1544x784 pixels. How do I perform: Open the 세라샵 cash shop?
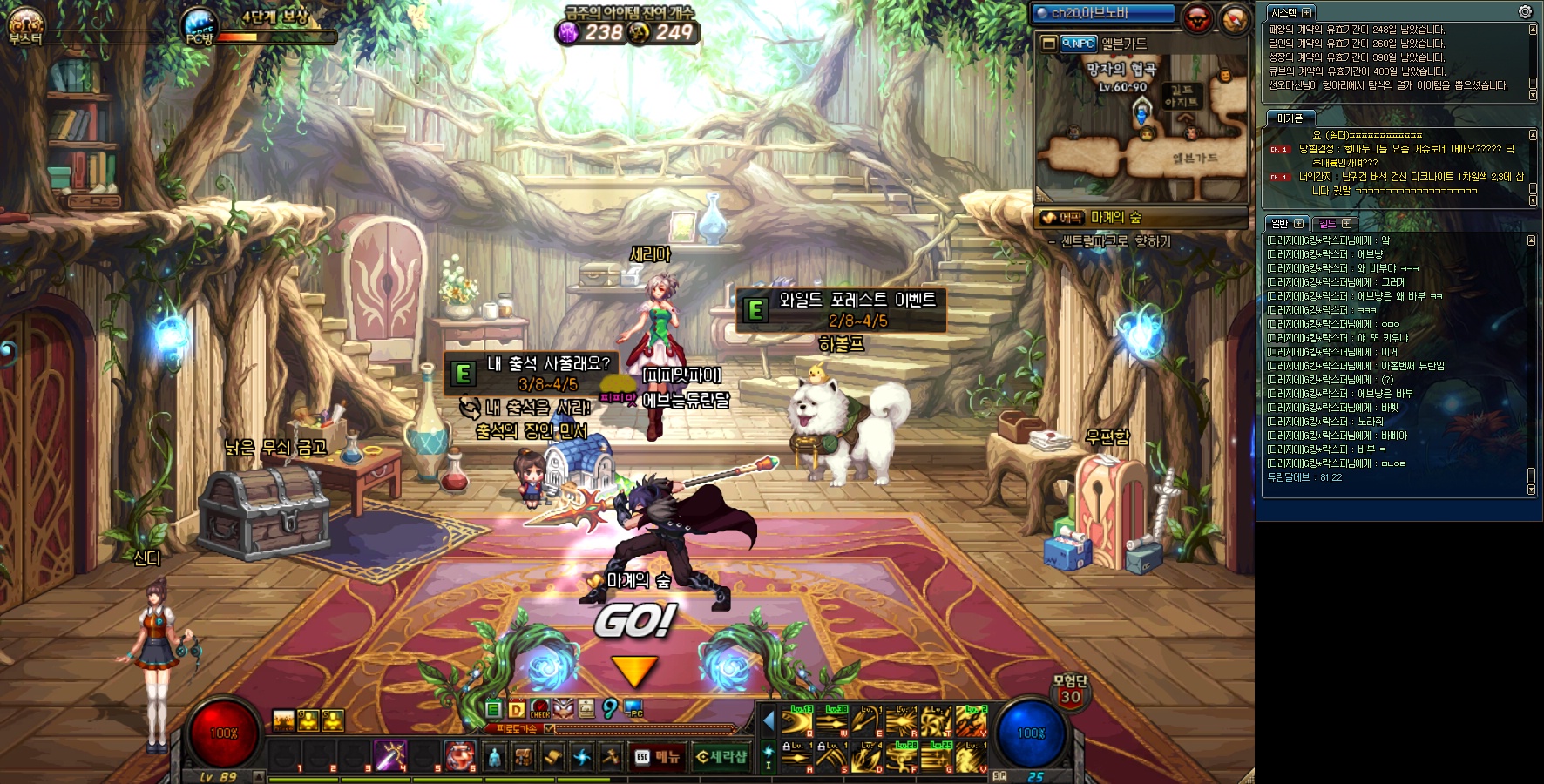[x=722, y=757]
